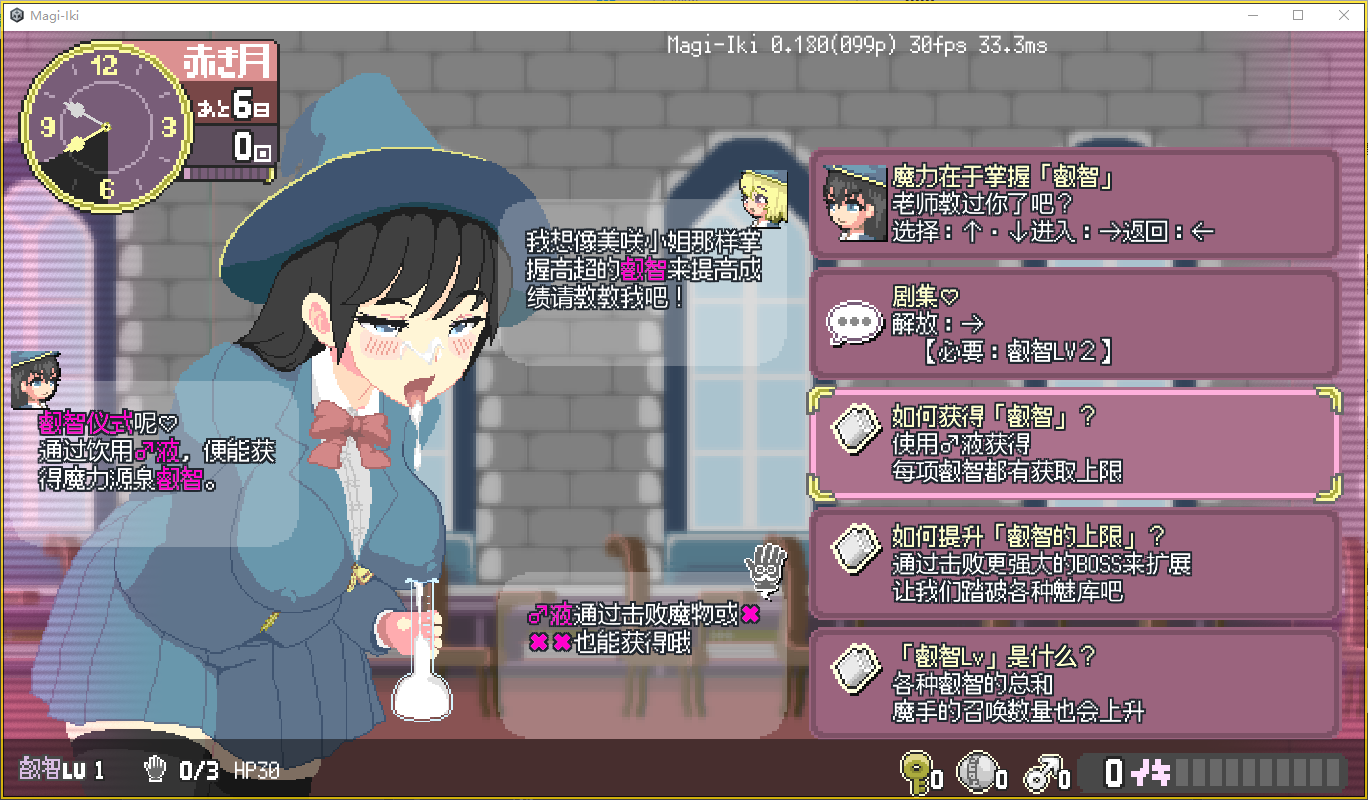Select the 如何获得「叡智」 help entry

coord(1074,443)
